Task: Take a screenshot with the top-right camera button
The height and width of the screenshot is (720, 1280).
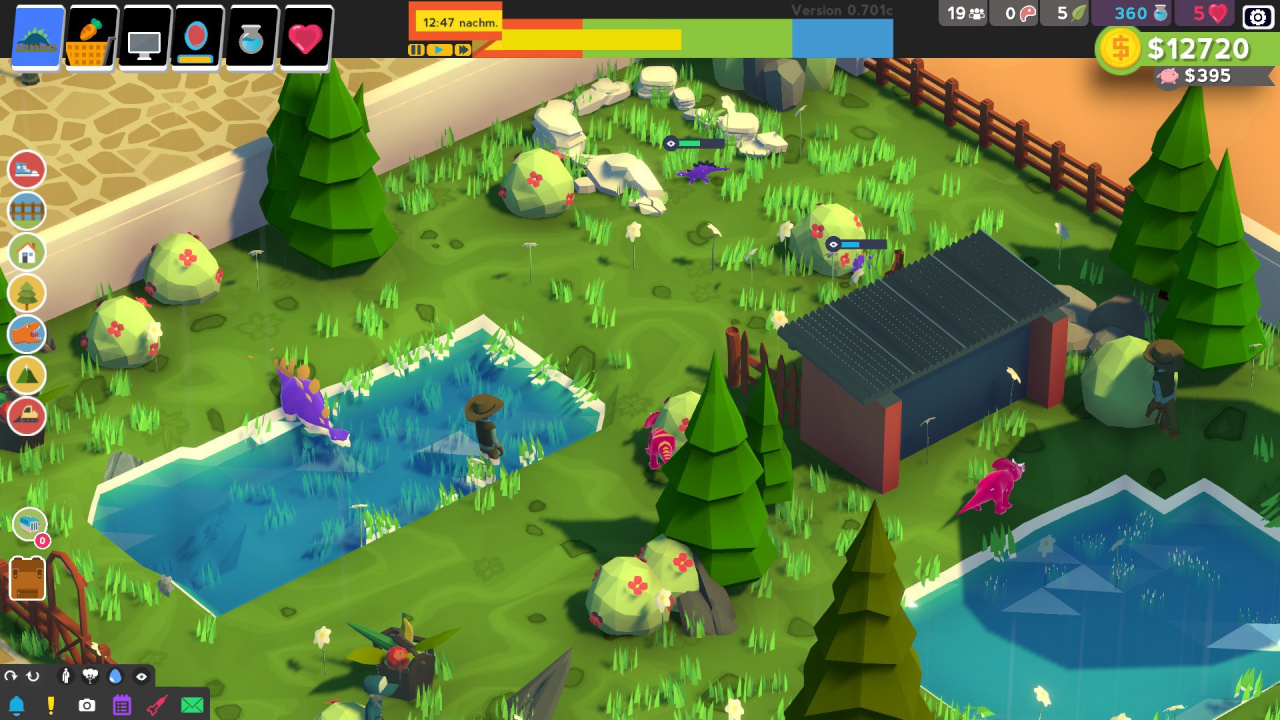Action: coord(1258,16)
